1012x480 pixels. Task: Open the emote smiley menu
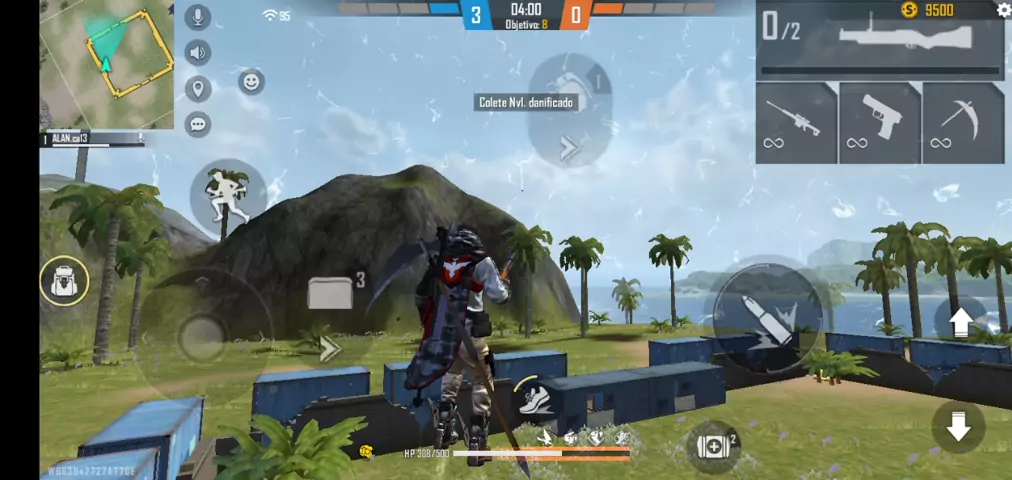252,82
